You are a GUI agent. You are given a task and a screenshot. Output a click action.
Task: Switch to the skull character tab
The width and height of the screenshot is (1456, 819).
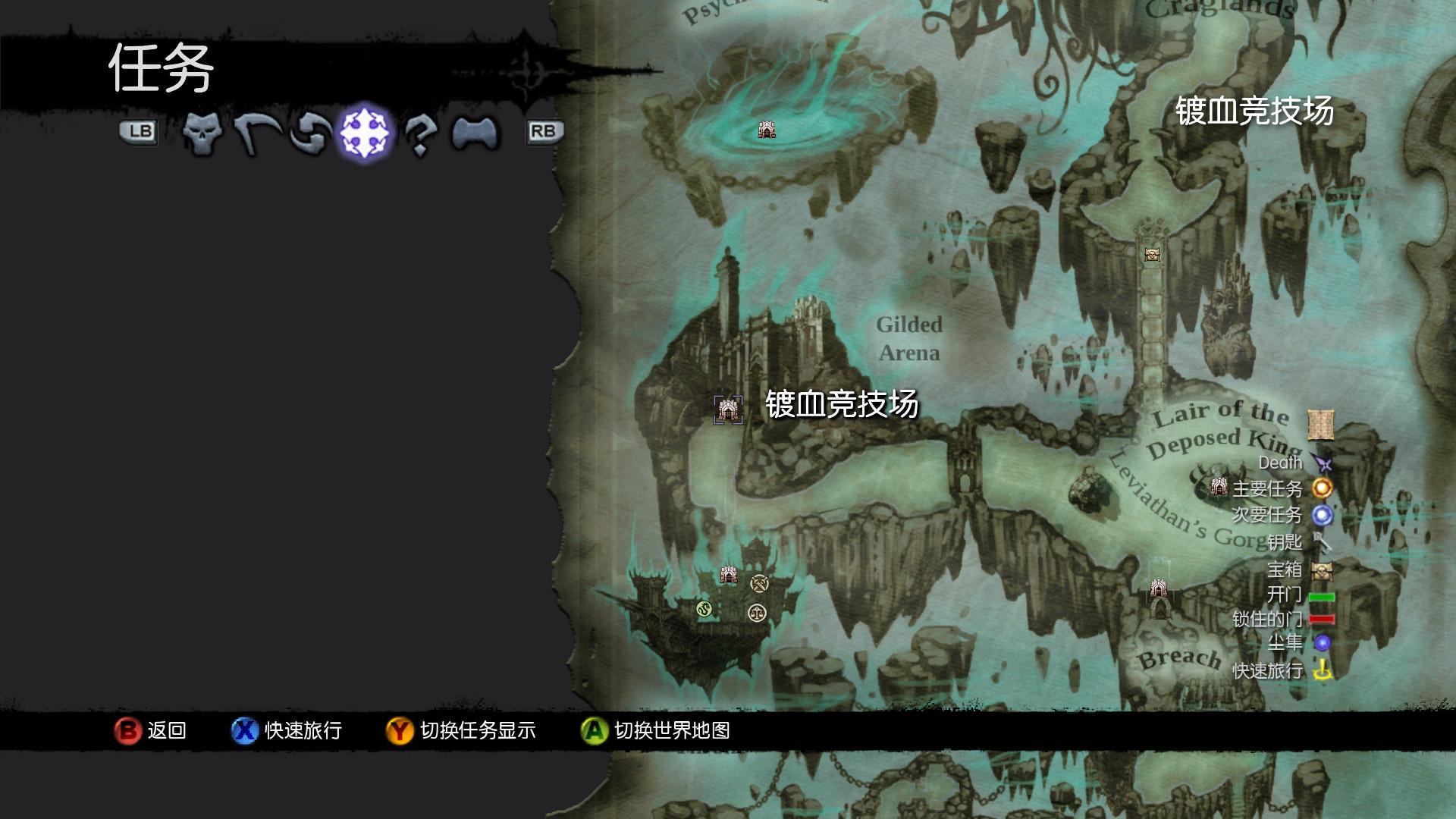click(x=202, y=133)
